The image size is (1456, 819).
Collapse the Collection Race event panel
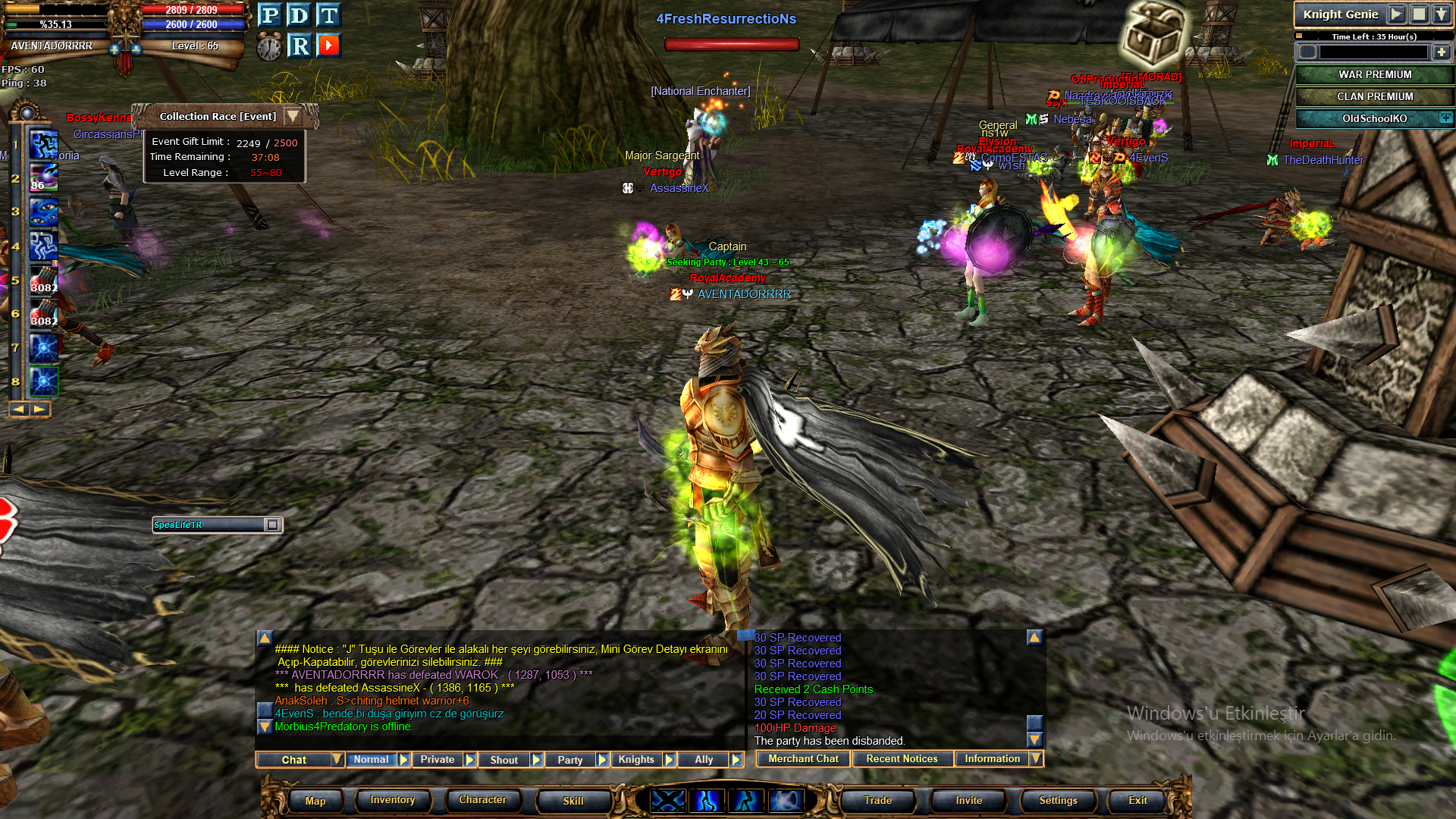pos(293,116)
